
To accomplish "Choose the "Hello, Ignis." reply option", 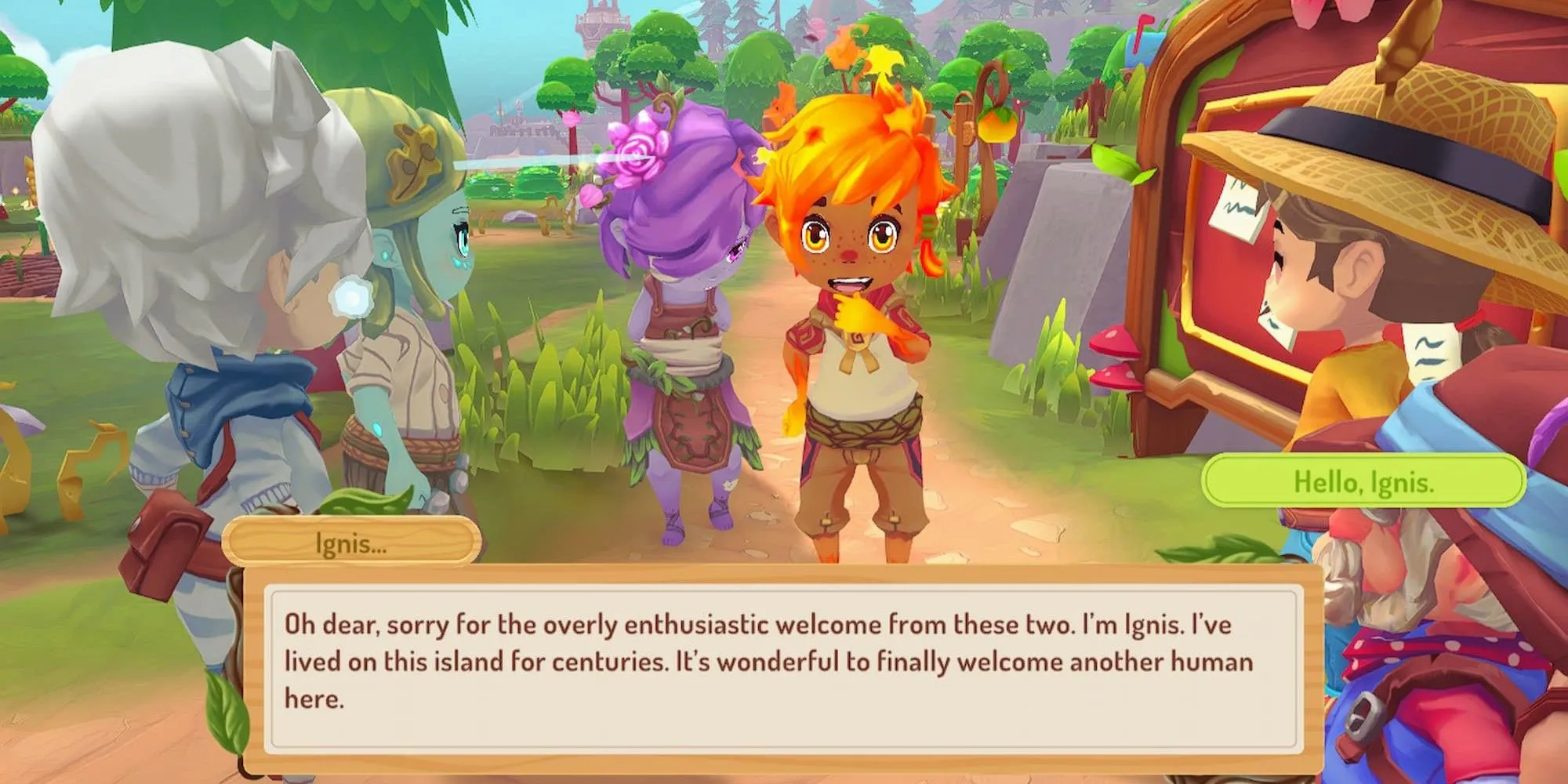I will click(x=1363, y=481).
